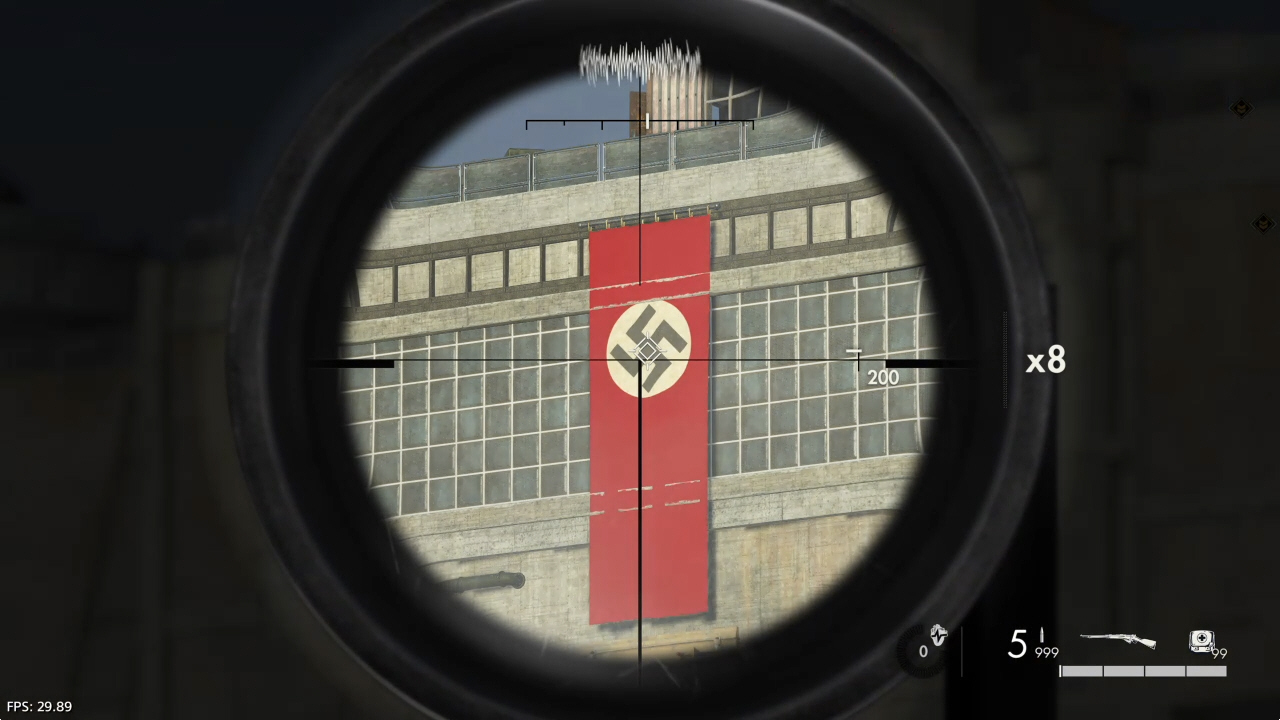
Task: Click the bullet icon beside the ammo count
Action: pos(1042,636)
